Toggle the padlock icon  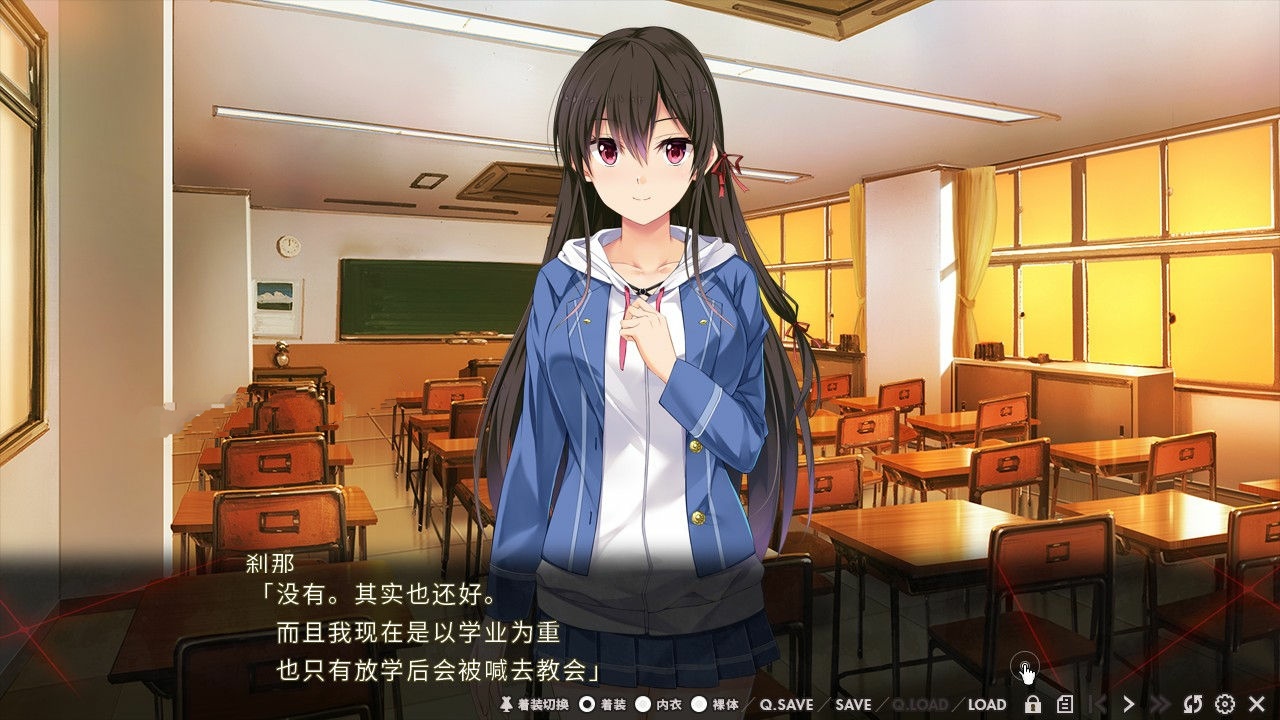[1033, 704]
